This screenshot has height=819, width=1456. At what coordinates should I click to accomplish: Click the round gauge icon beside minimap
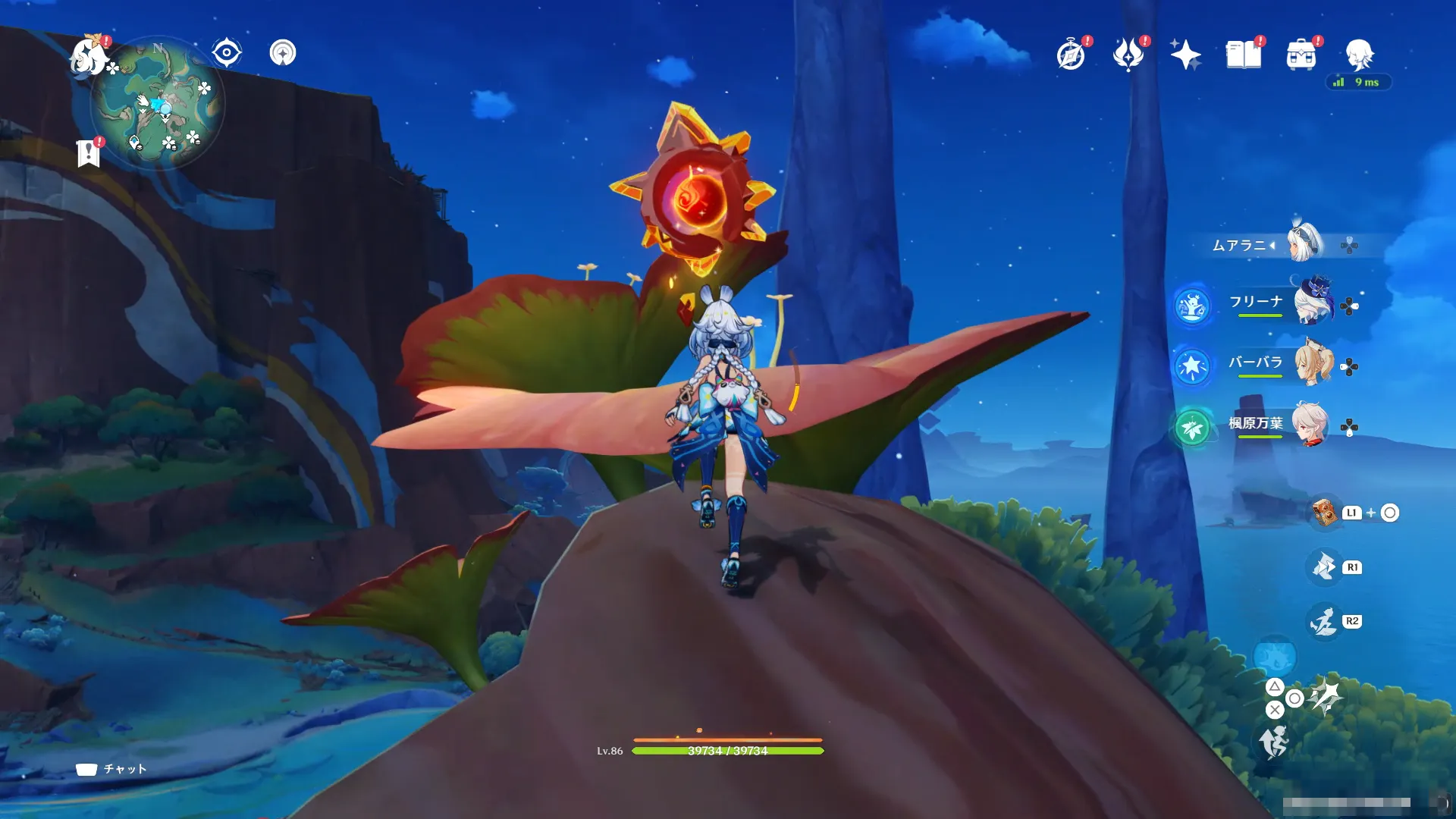coord(283,53)
